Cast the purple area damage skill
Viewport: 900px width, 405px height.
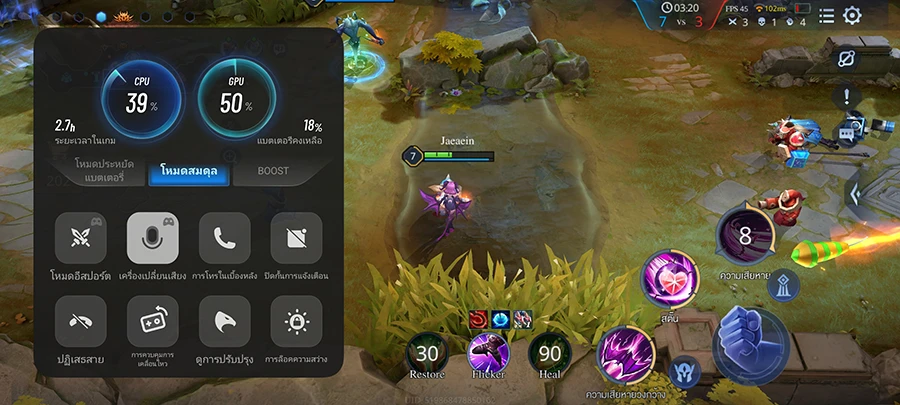[x=627, y=355]
